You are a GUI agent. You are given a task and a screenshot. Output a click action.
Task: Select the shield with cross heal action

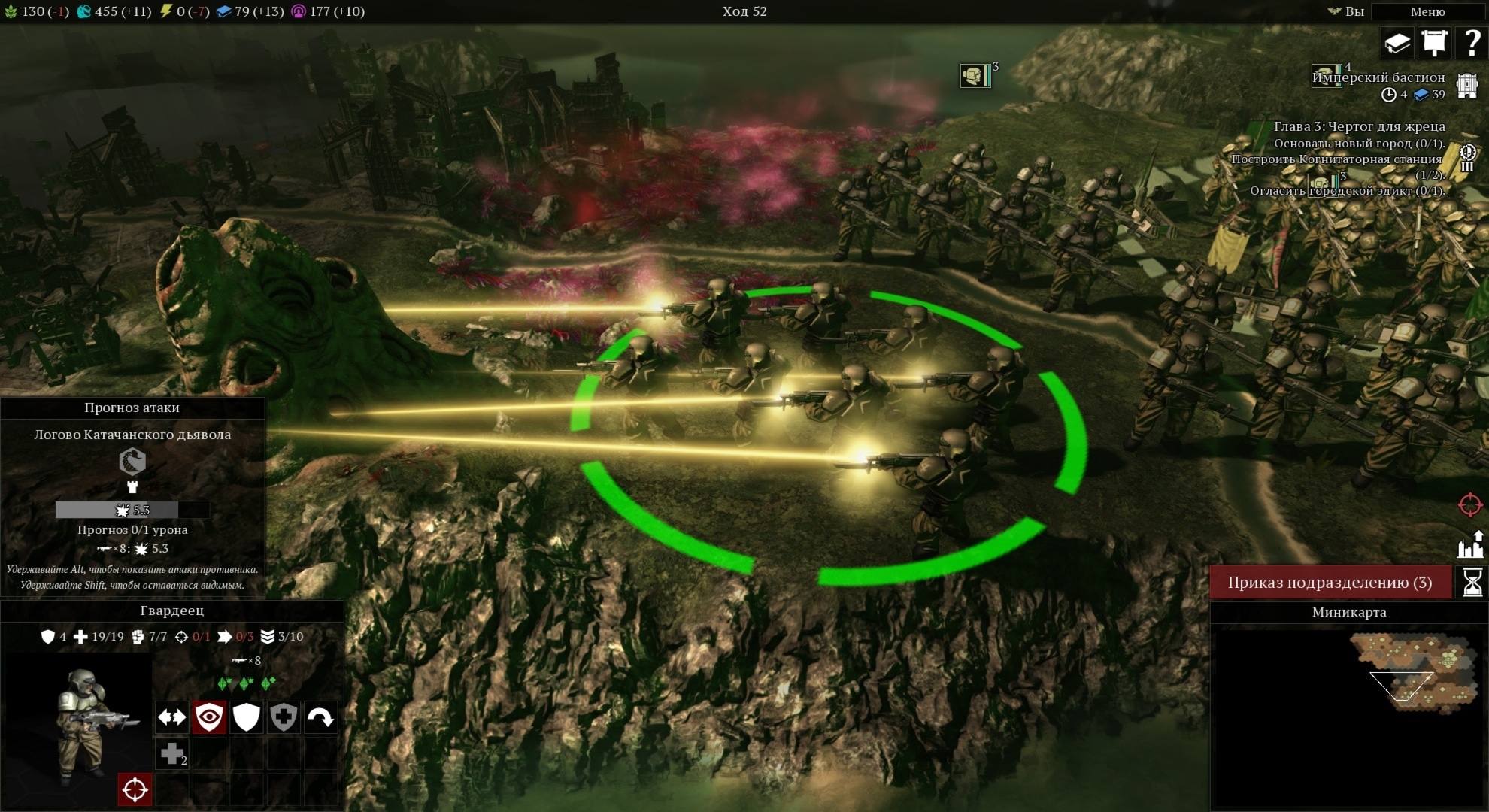(284, 717)
